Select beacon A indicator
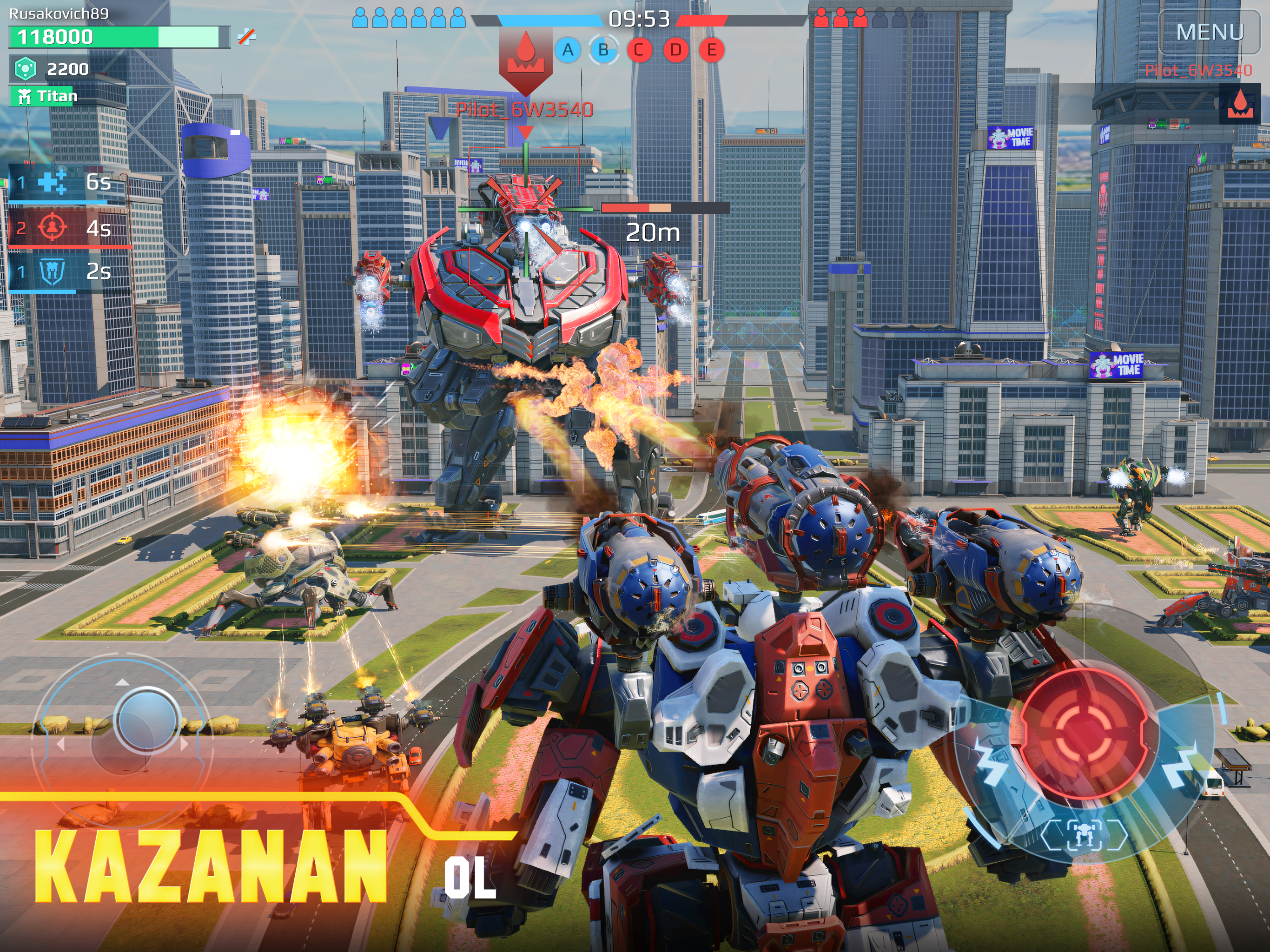Screen dimensions: 1270x952 (568, 51)
